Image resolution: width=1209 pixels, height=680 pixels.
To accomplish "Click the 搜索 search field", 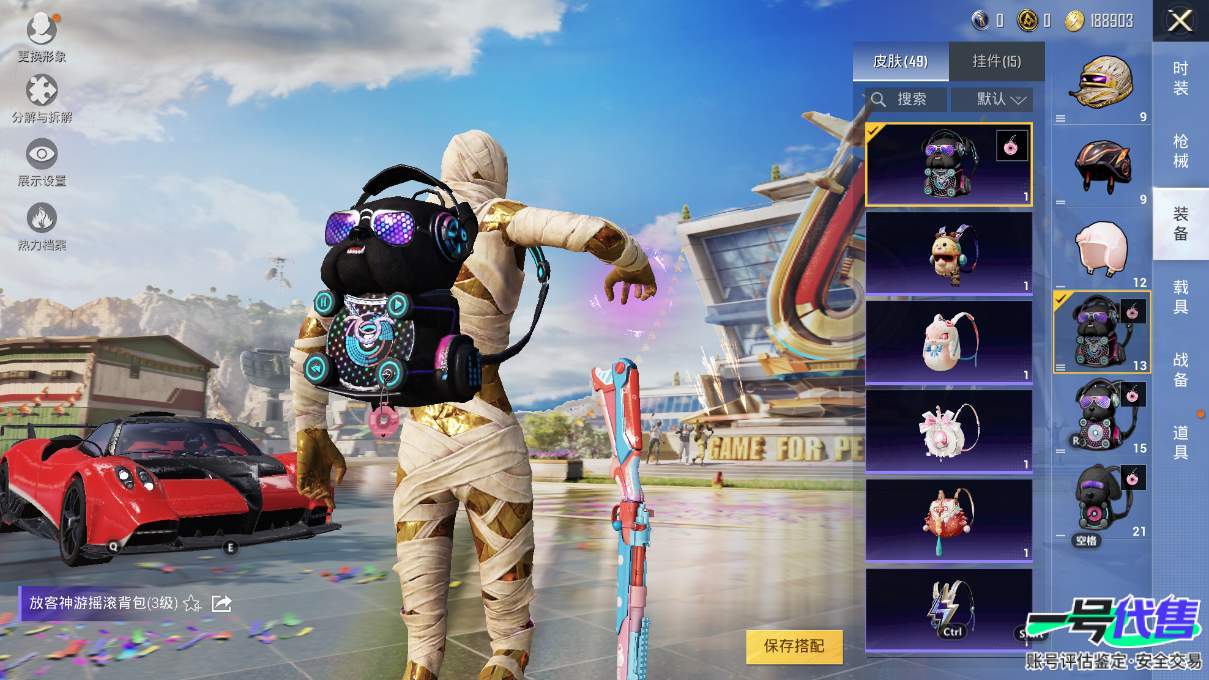I will 900,99.
